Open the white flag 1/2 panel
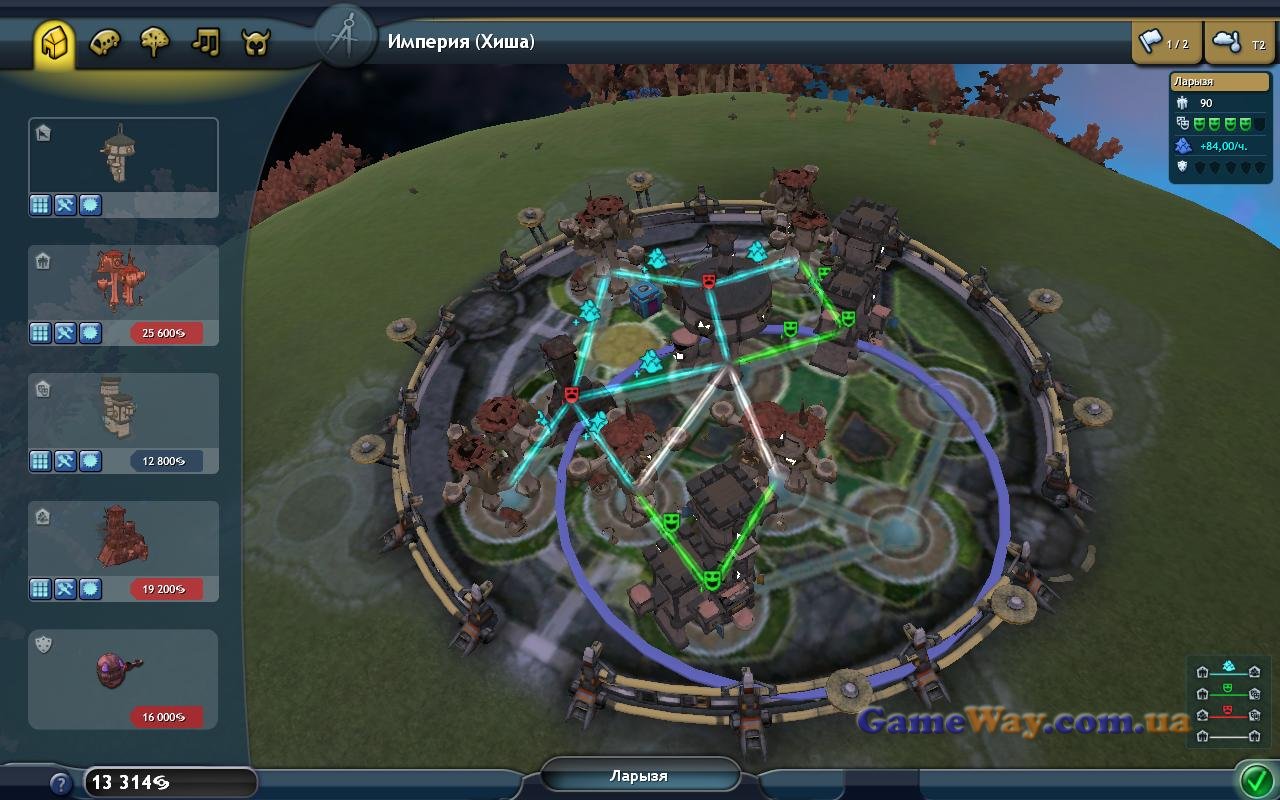 (1166, 43)
